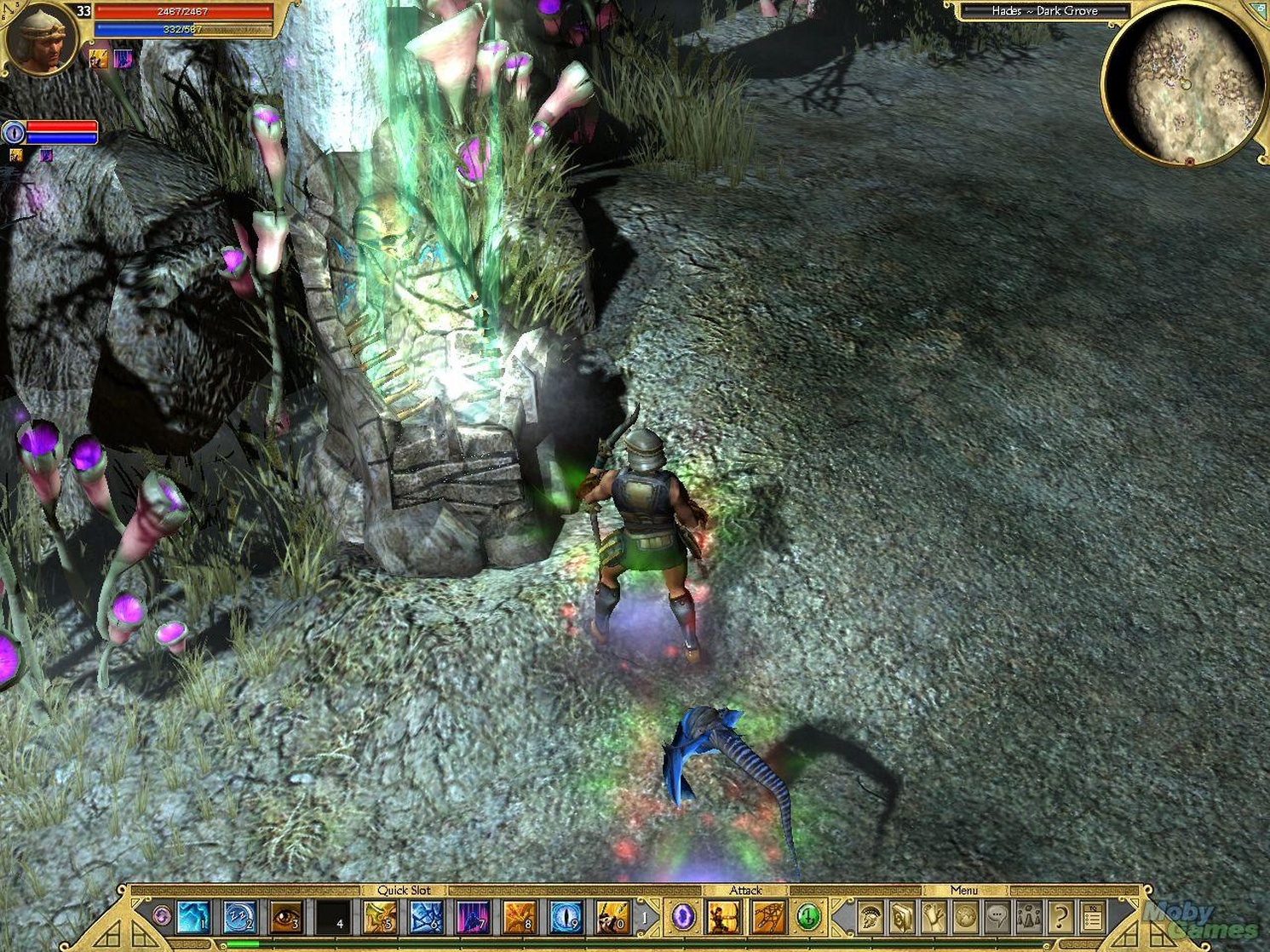Open the world map globe icon
Viewport: 1270px width, 952px height.
coord(963,915)
